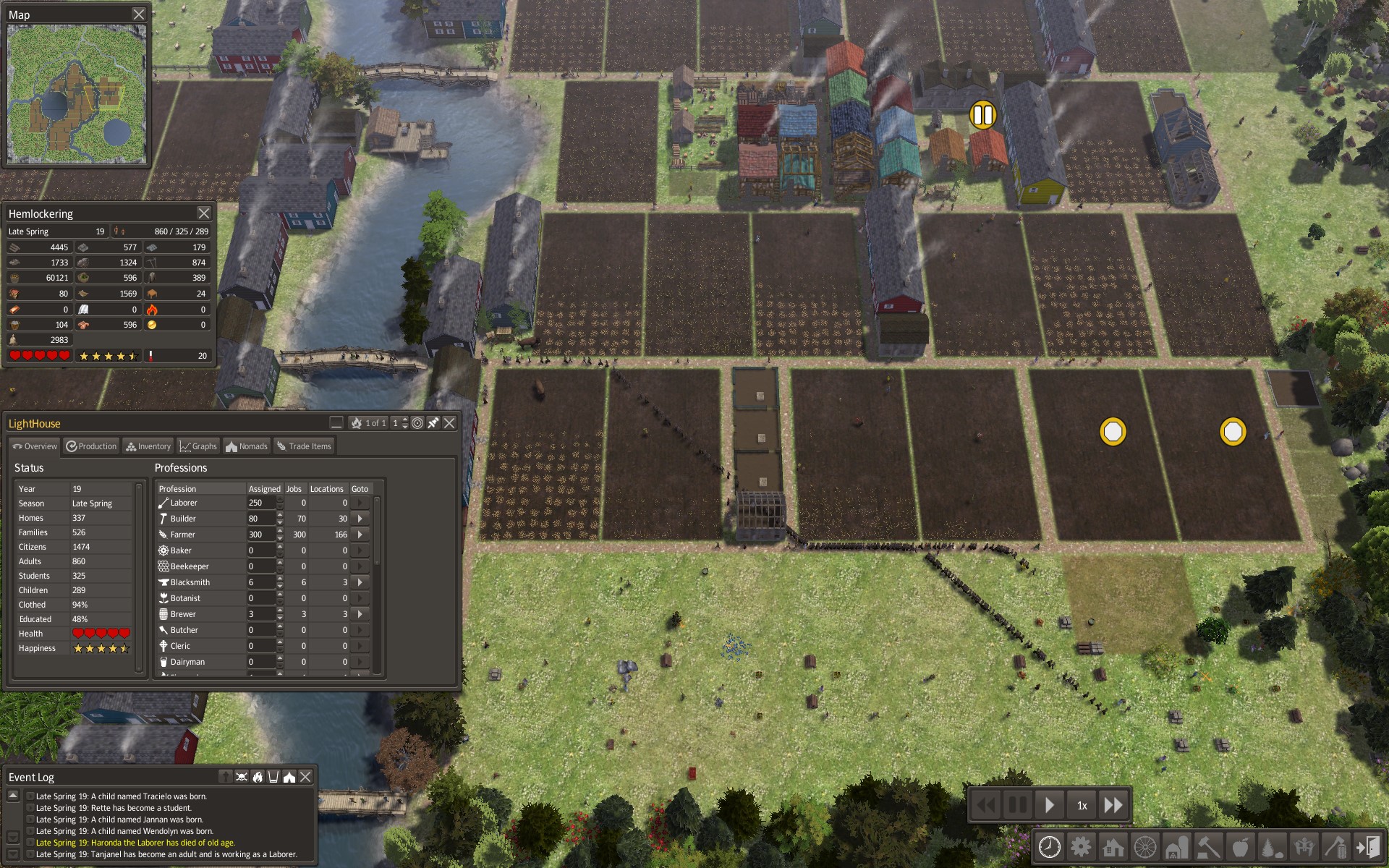Click on the minimap view
Image resolution: width=1389 pixels, height=868 pixels.
[x=77, y=94]
